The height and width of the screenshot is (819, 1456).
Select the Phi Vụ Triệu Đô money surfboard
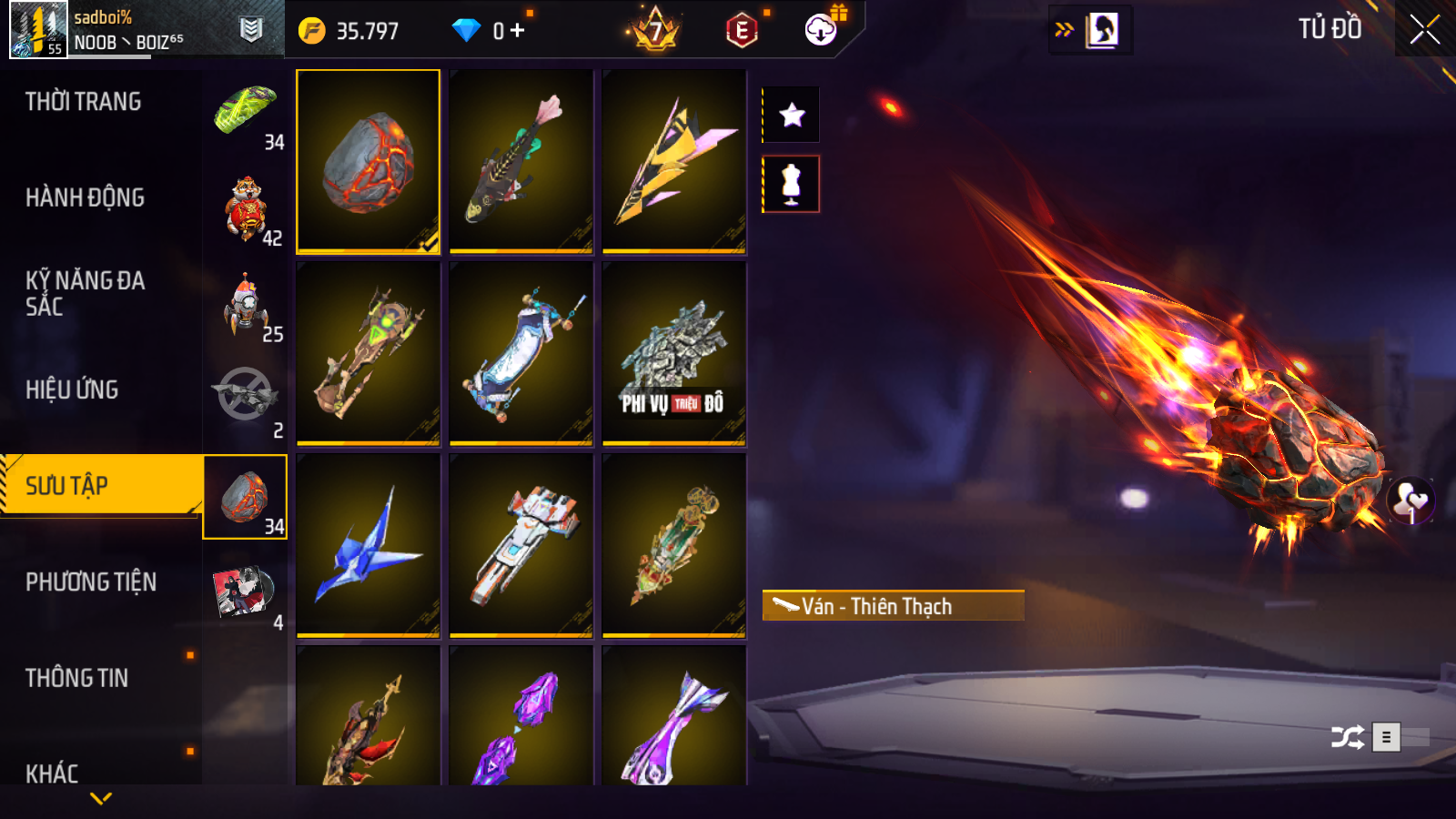pos(674,354)
